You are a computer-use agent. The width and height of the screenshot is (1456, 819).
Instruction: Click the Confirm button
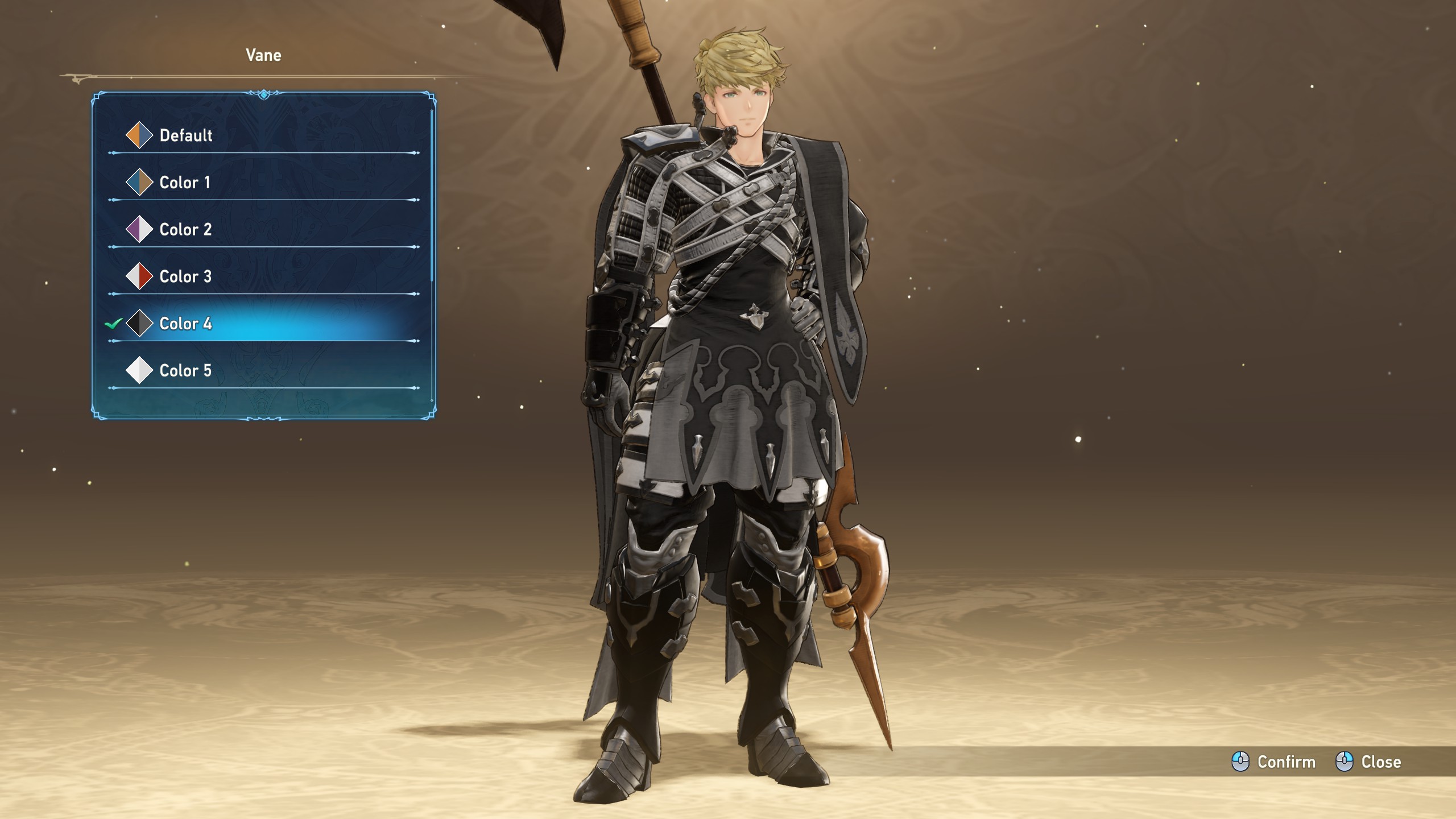pyautogui.click(x=1274, y=762)
